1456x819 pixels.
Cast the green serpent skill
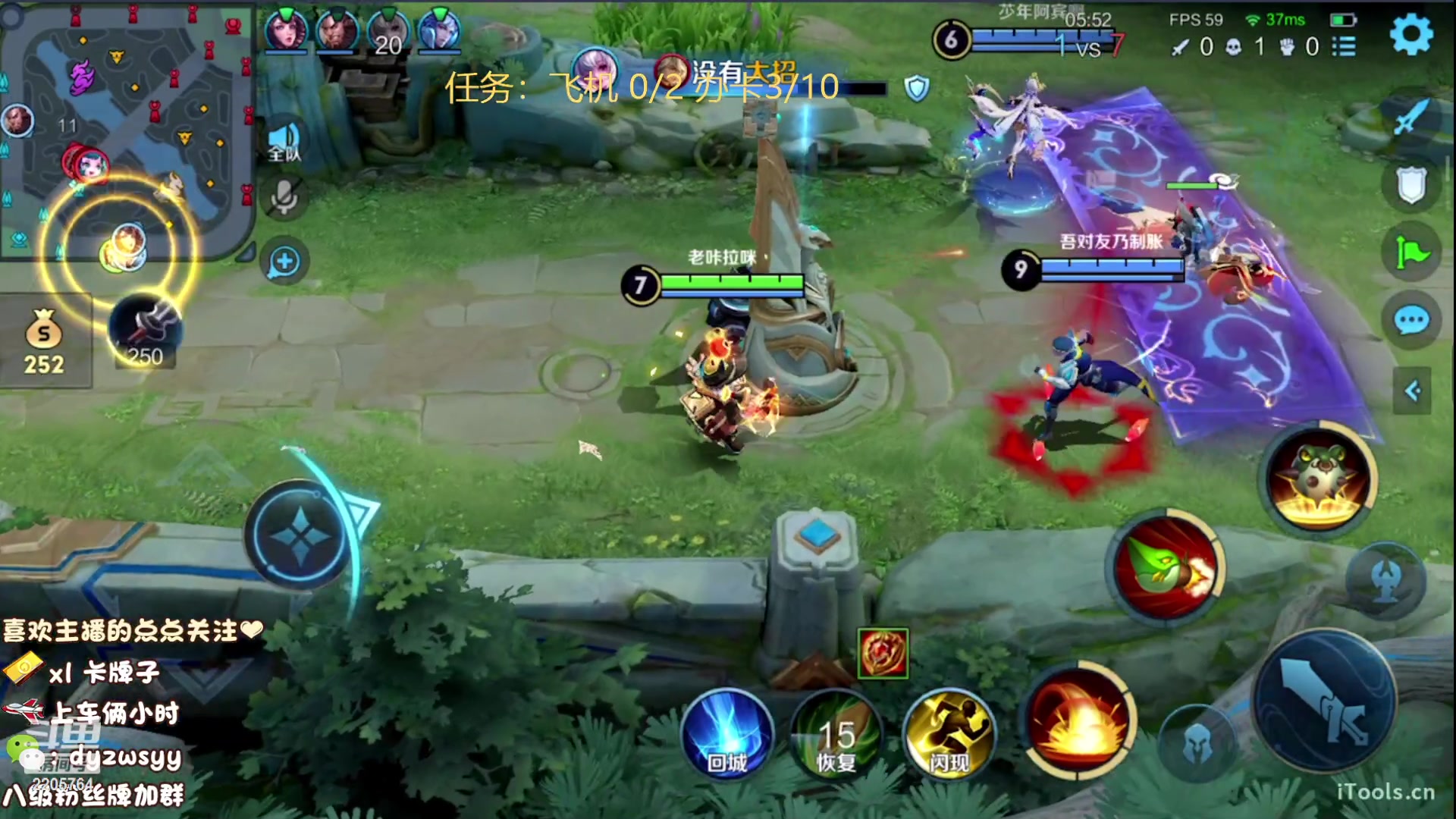(x=1167, y=567)
